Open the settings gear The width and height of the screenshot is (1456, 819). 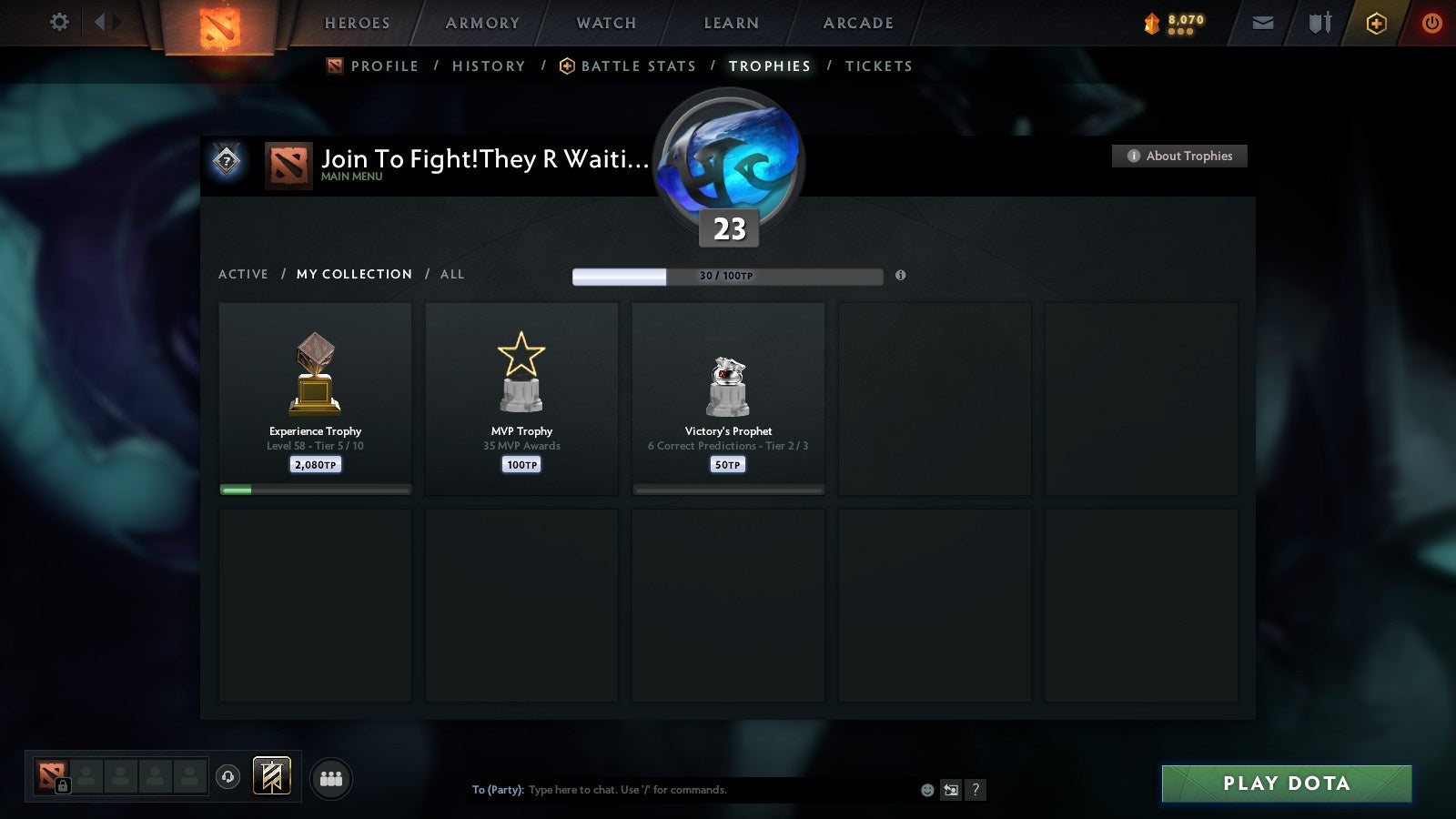tap(58, 23)
